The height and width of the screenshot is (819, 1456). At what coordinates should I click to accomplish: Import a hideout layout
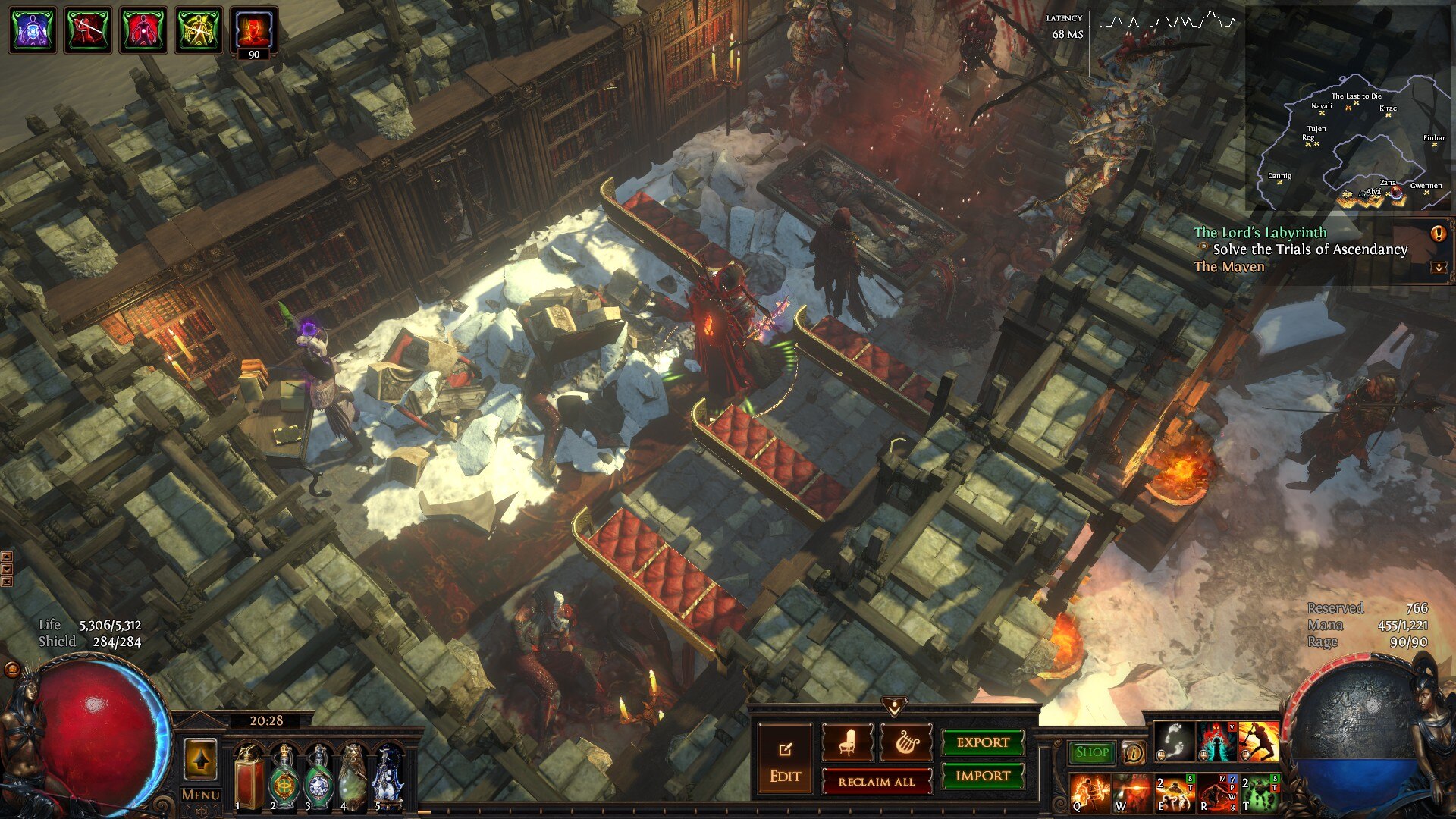(x=983, y=776)
